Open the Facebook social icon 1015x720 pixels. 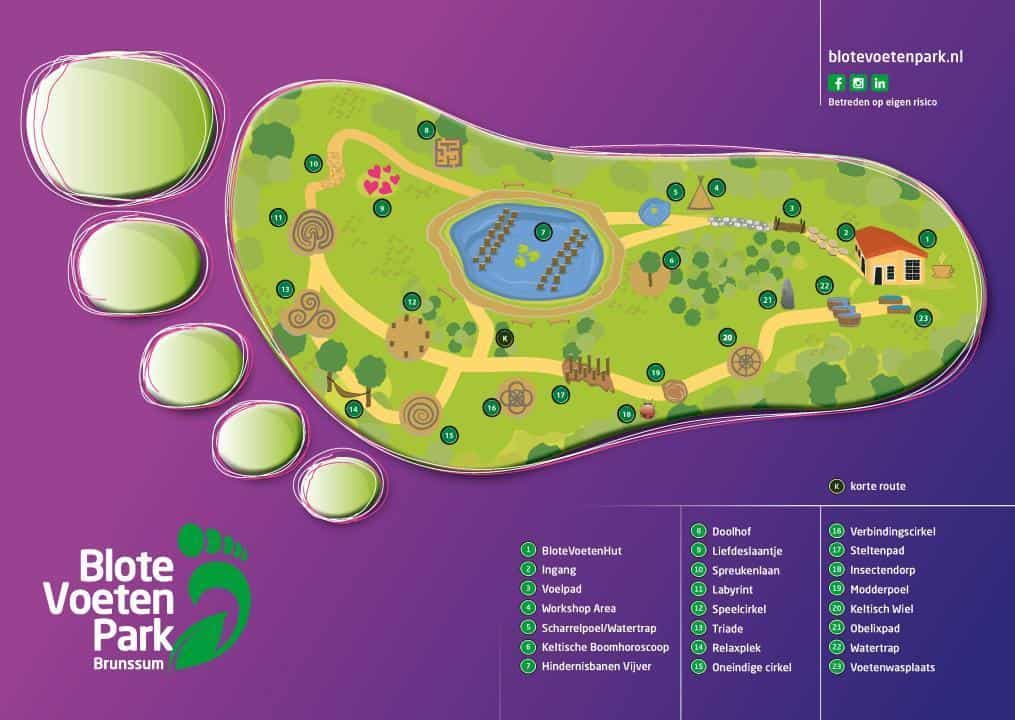tap(837, 83)
